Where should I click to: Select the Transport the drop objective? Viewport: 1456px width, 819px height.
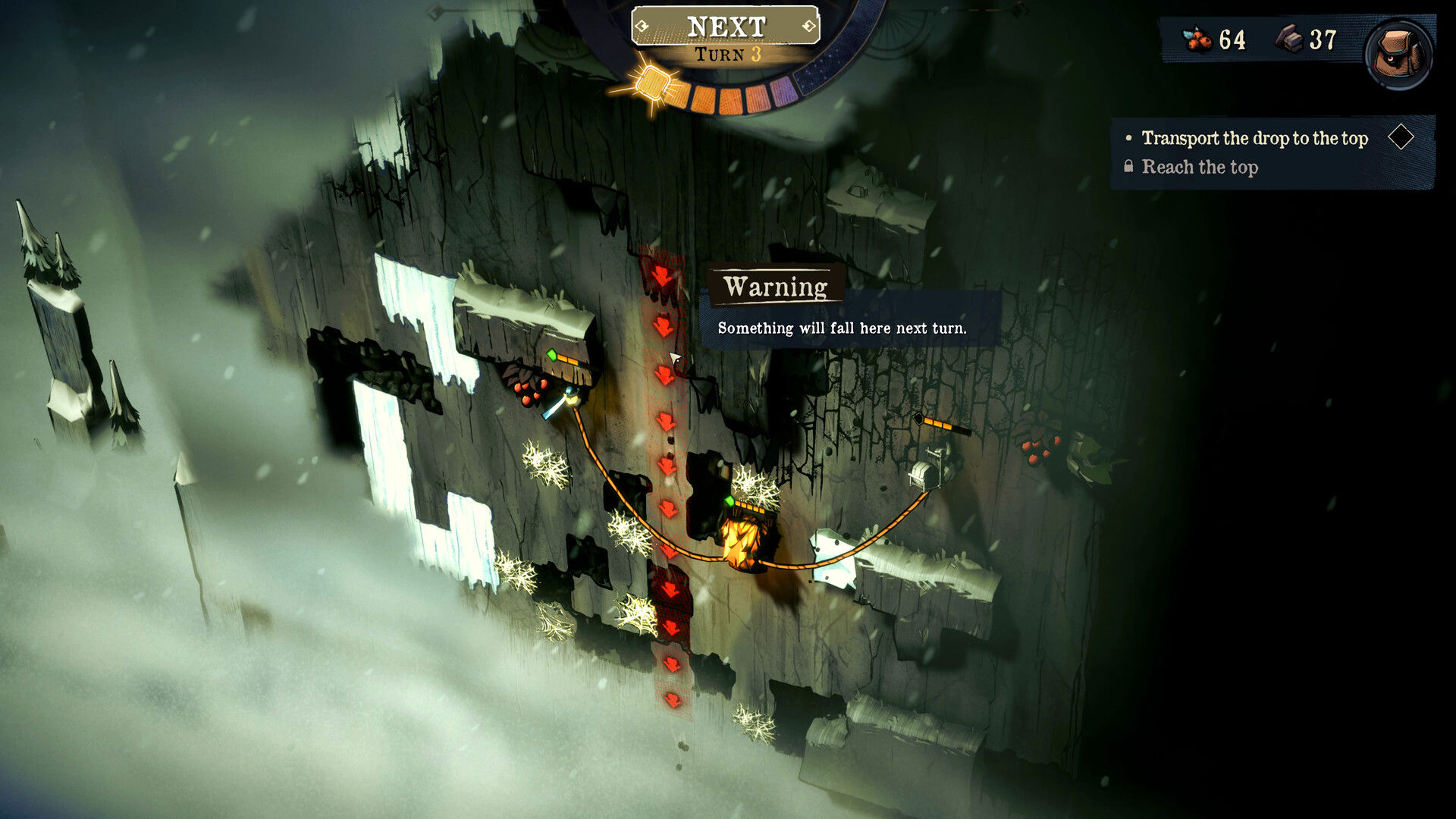(x=1254, y=138)
